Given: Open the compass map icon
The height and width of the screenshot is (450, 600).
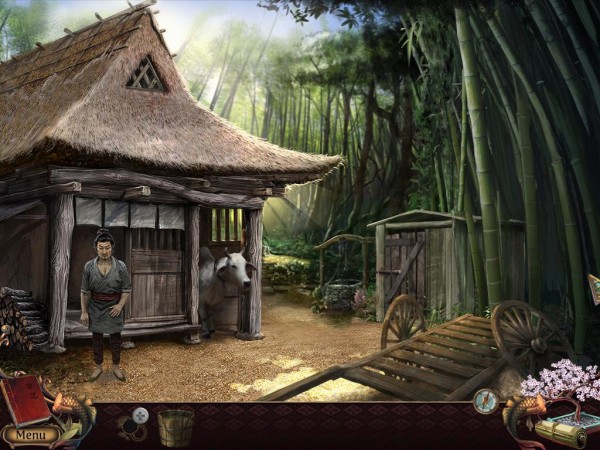Looking at the screenshot, I should point(486,401).
